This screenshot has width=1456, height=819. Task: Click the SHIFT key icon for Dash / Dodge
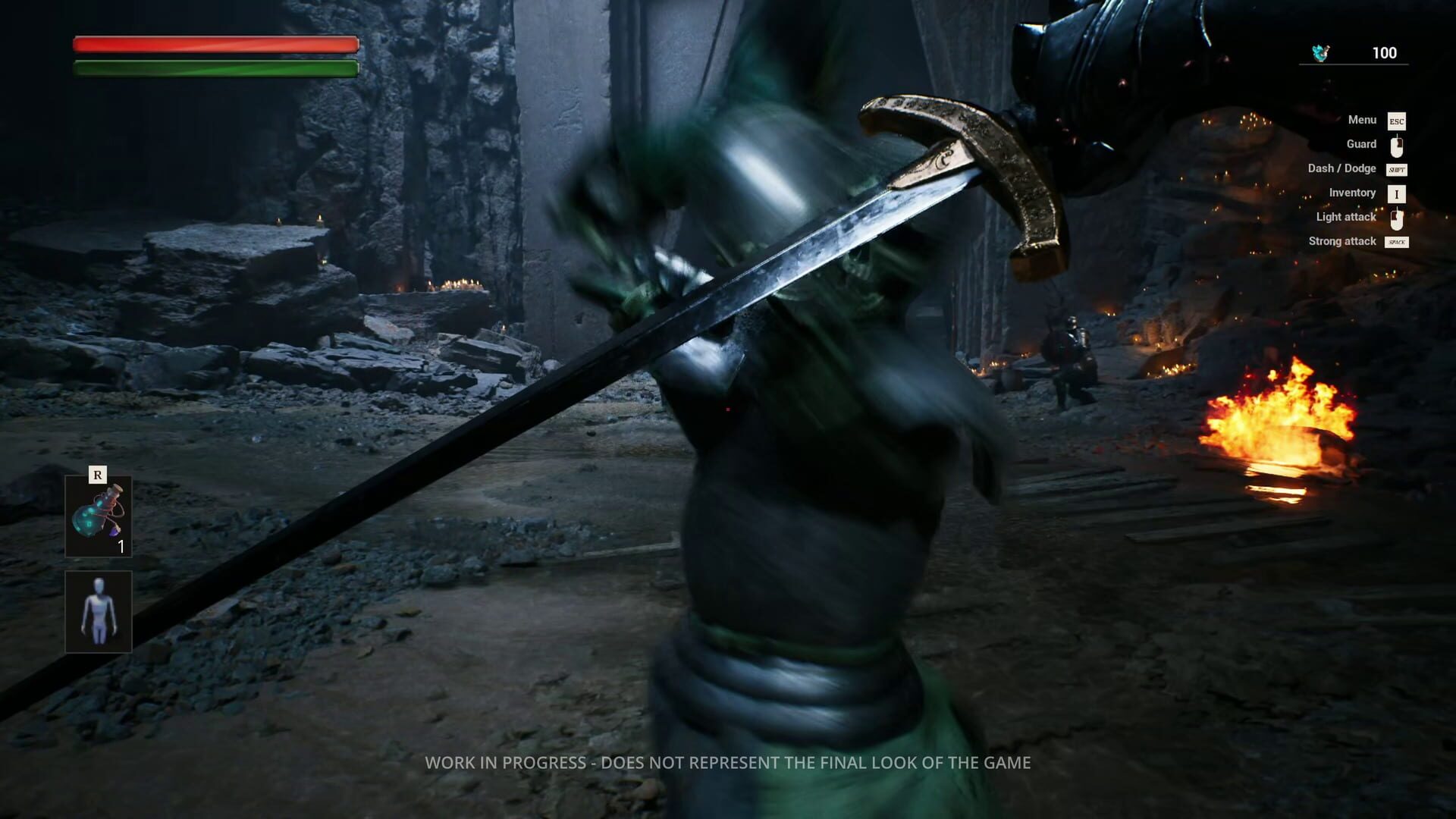point(1398,169)
